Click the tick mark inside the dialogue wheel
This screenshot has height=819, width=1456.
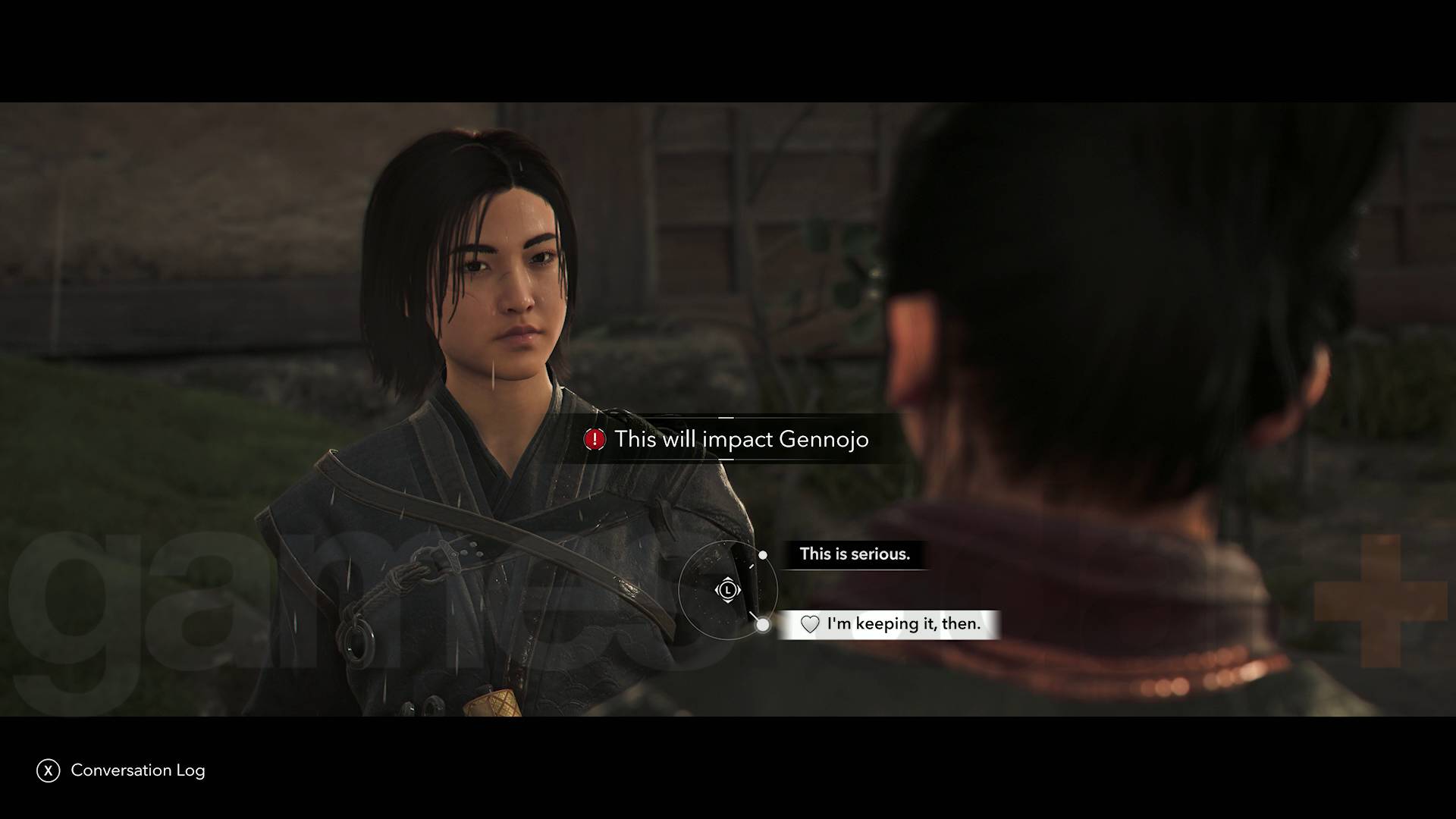click(x=752, y=566)
